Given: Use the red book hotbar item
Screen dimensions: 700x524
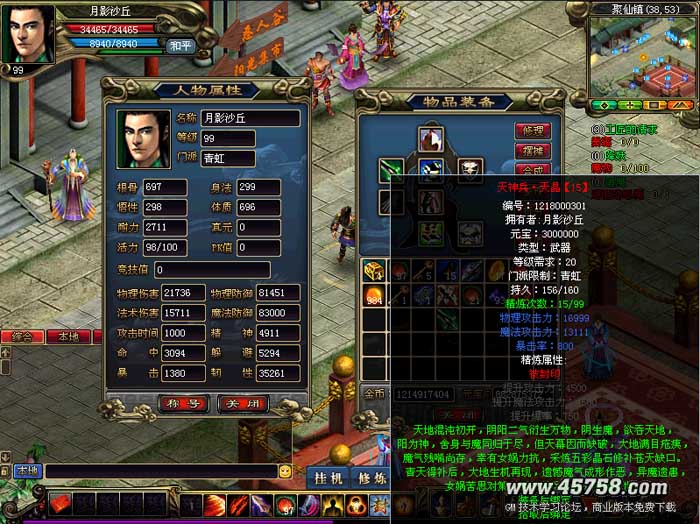Looking at the screenshot, I should (x=60, y=505).
